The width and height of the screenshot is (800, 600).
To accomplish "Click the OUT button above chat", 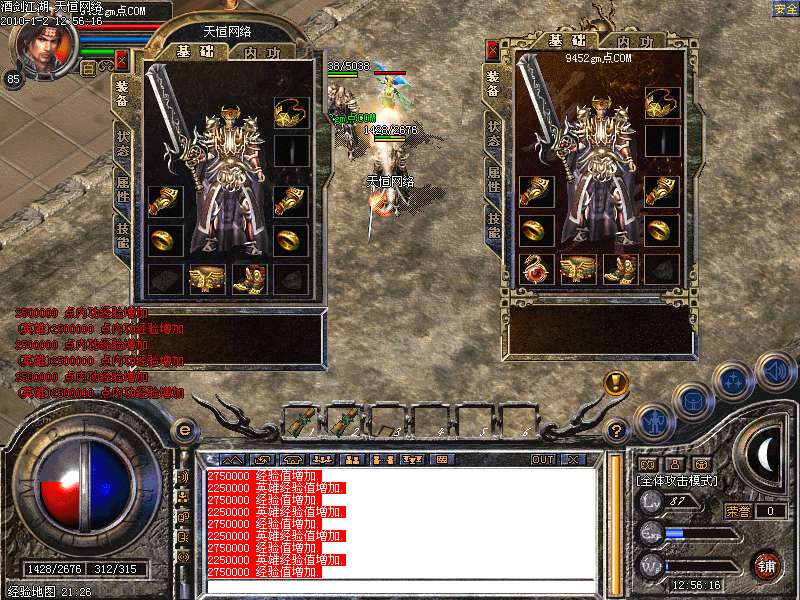I will (543, 460).
